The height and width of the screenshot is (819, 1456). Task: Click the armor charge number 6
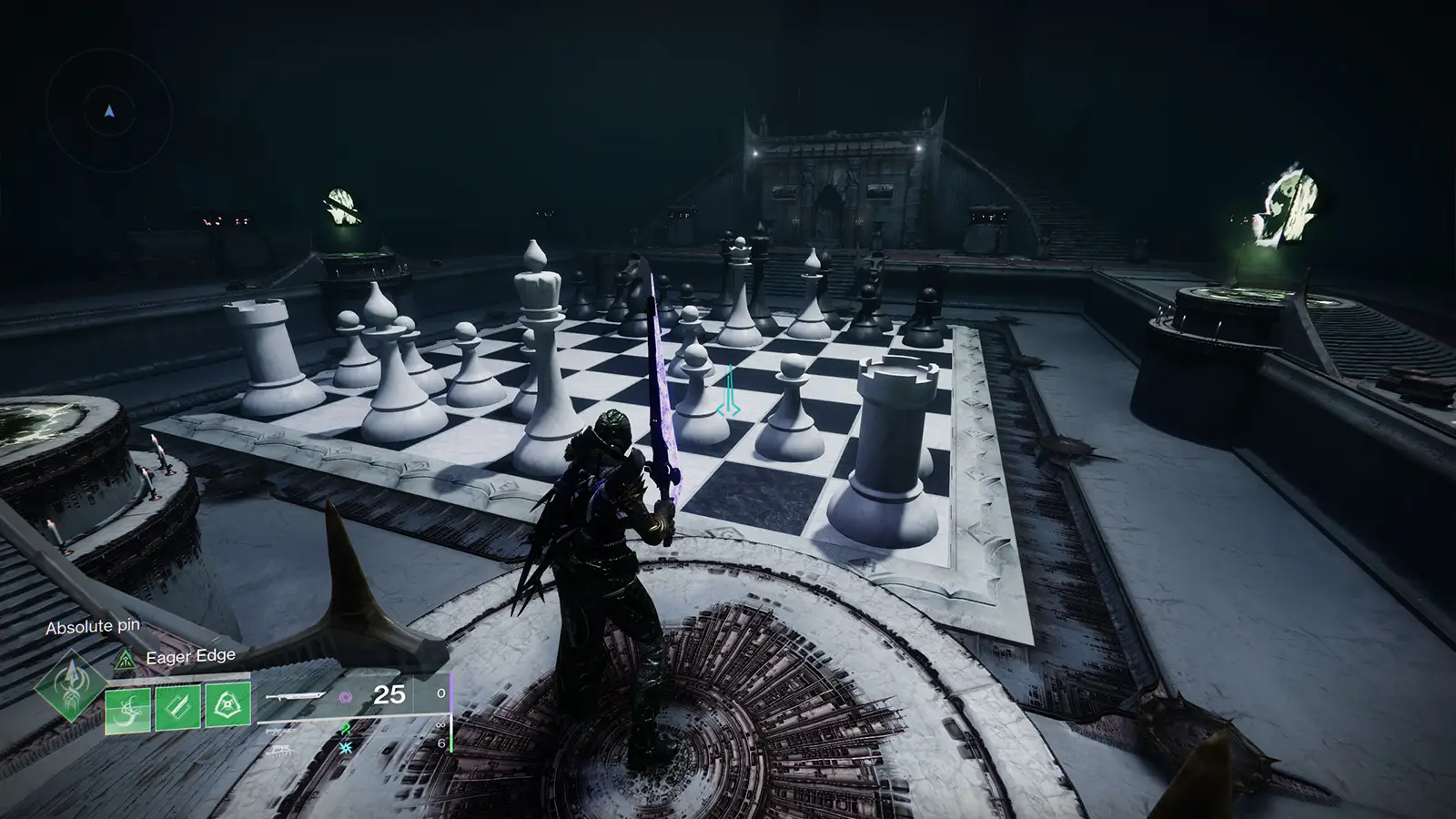444,744
